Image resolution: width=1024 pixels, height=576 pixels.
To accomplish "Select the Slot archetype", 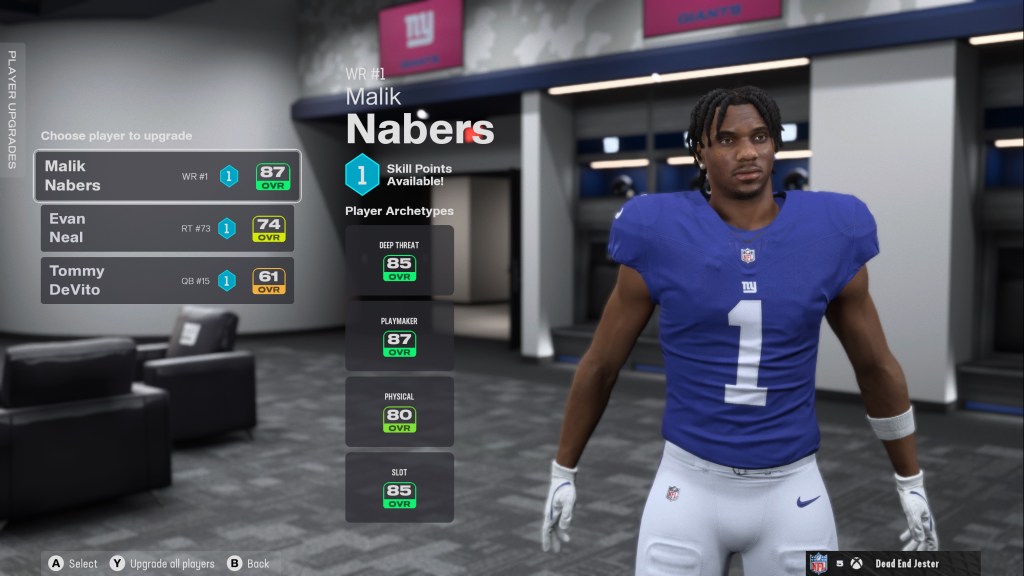I will point(399,487).
